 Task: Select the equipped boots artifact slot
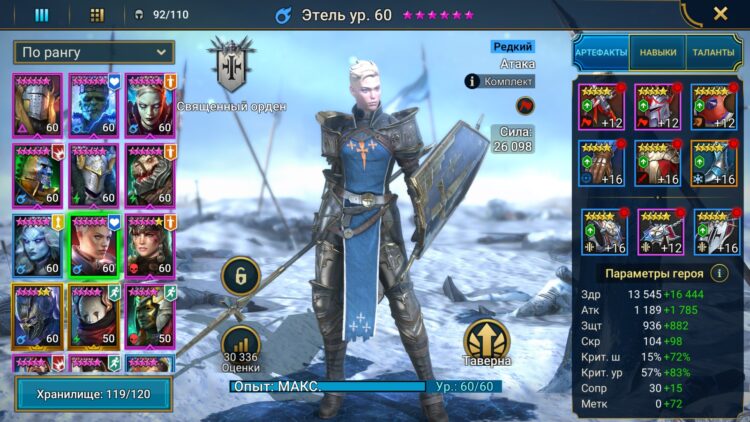pos(716,162)
